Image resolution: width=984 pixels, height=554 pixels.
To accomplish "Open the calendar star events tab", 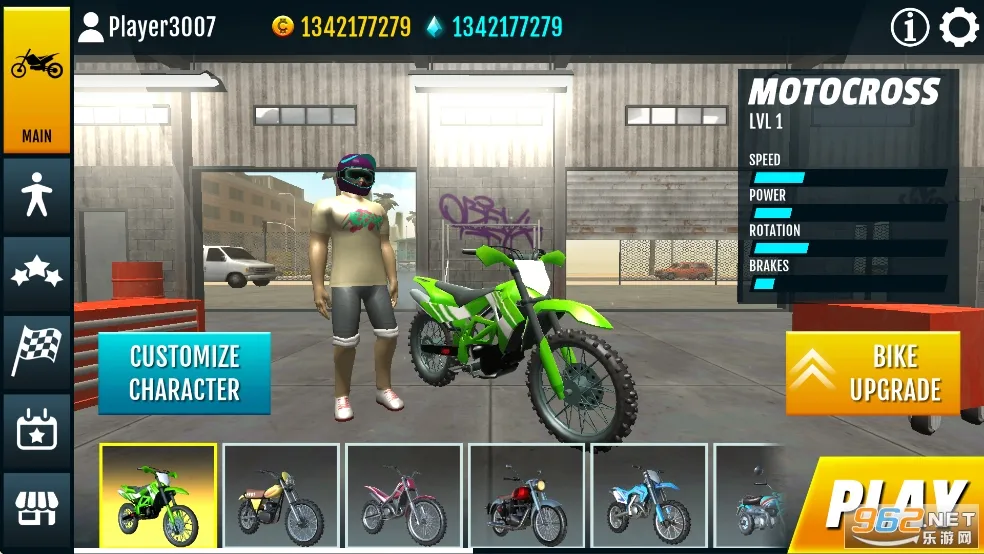I will click(36, 430).
